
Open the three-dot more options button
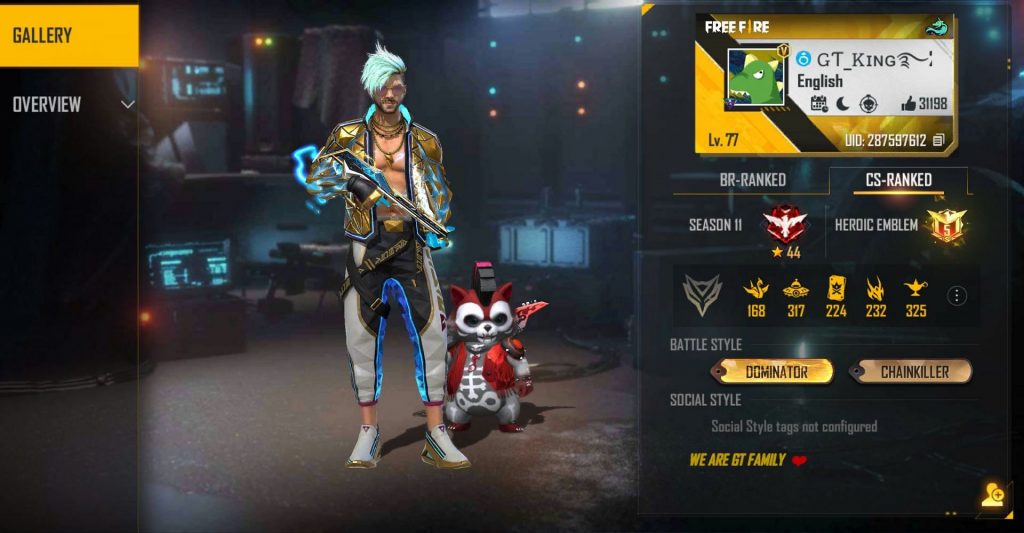(957, 296)
